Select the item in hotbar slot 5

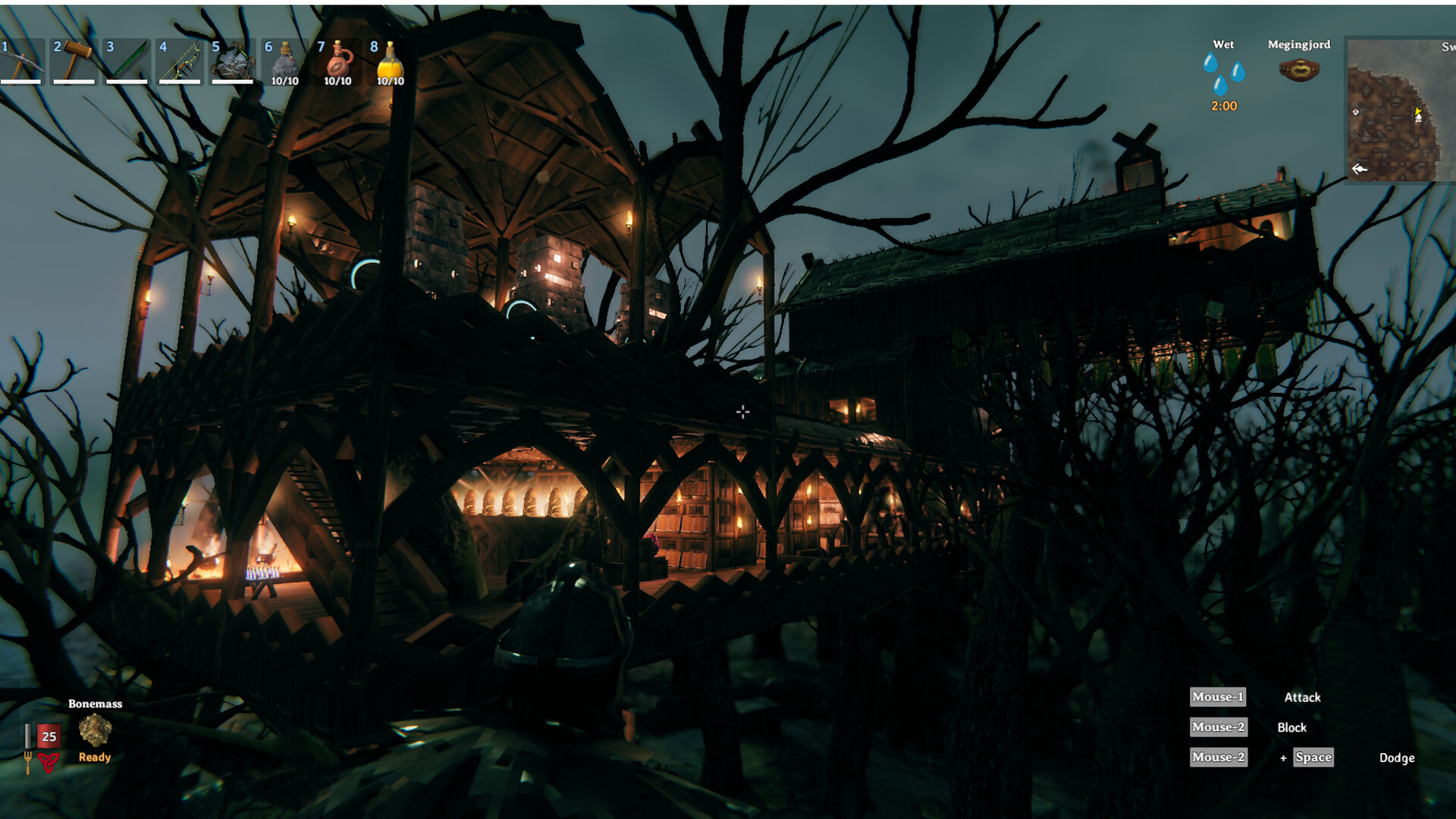click(233, 61)
